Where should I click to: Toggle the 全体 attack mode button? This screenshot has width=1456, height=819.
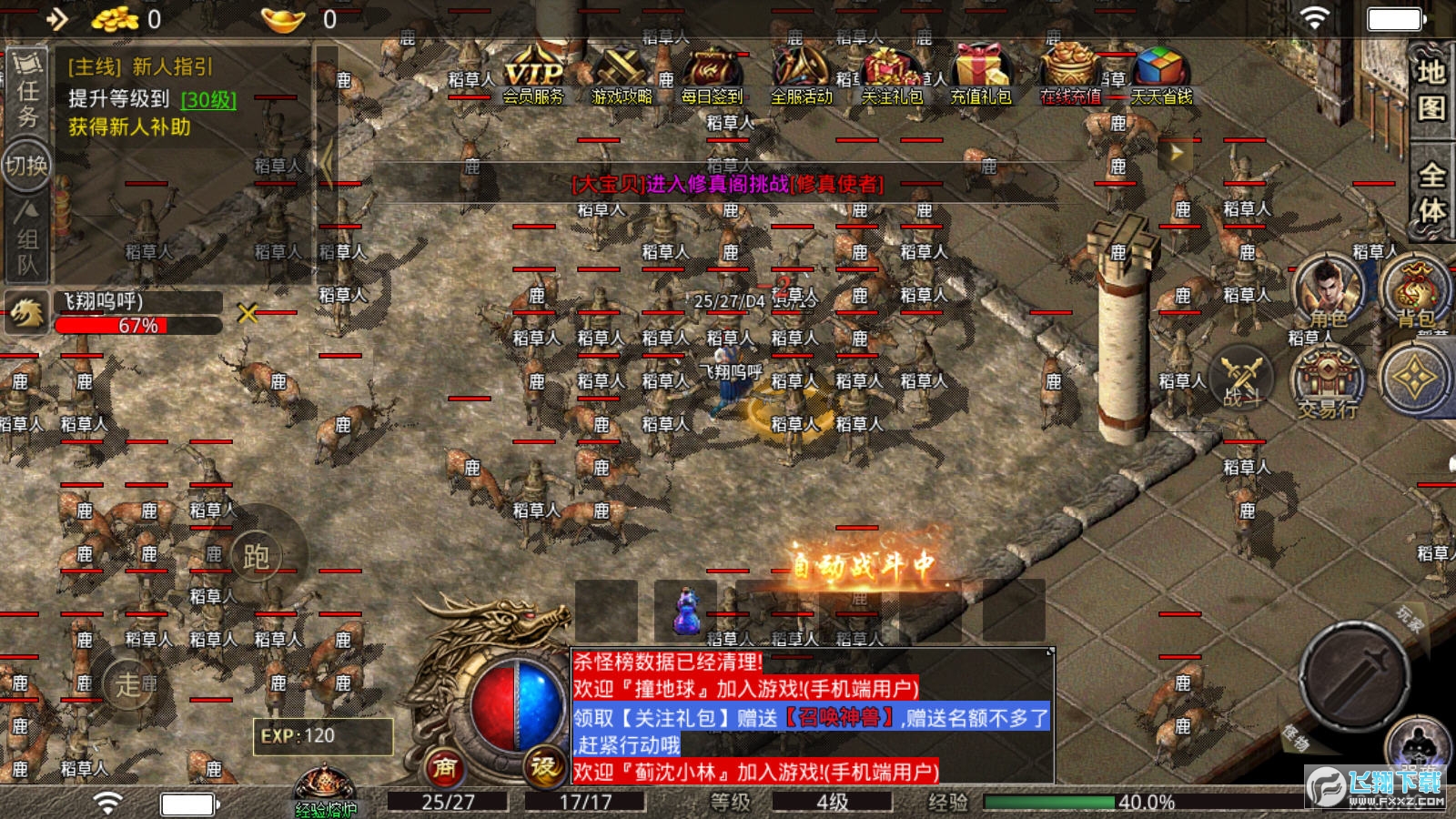pyautogui.click(x=1431, y=191)
